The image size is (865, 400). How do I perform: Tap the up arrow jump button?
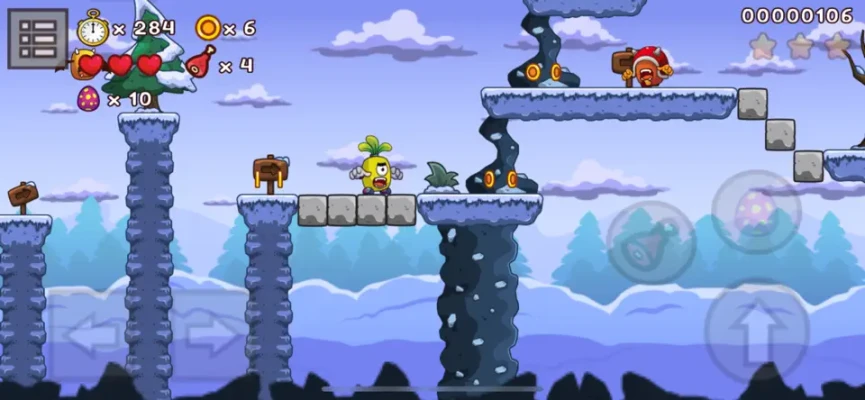tap(756, 330)
